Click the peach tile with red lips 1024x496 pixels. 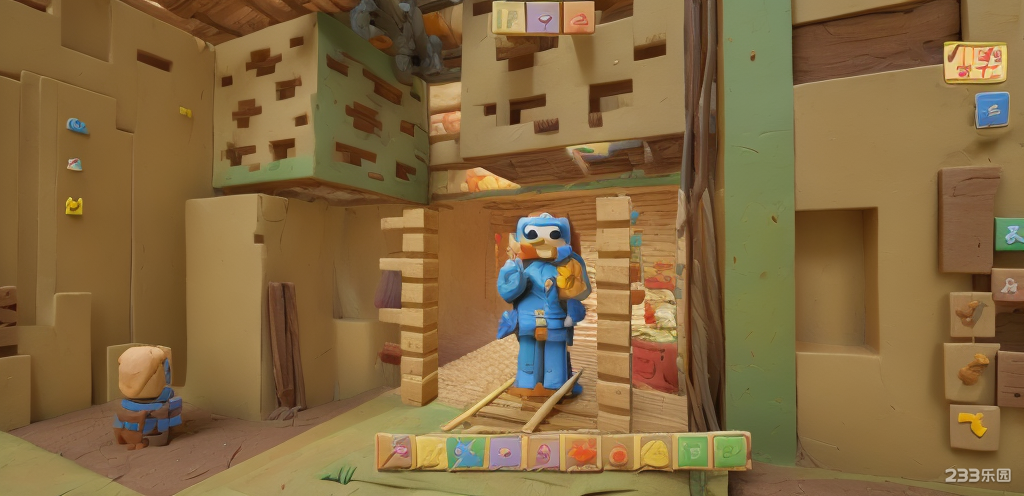click(578, 17)
